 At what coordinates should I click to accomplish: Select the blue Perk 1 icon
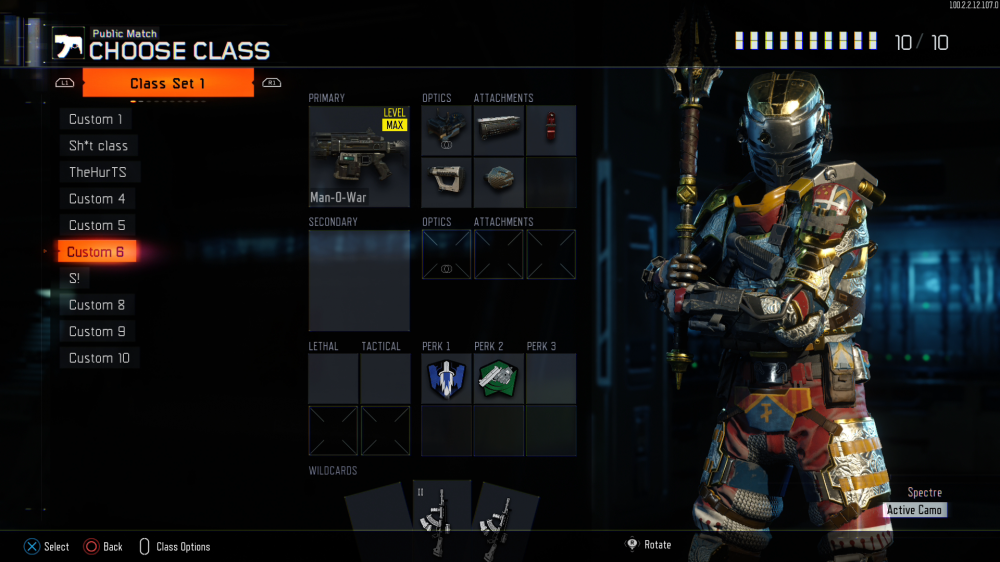click(x=446, y=379)
